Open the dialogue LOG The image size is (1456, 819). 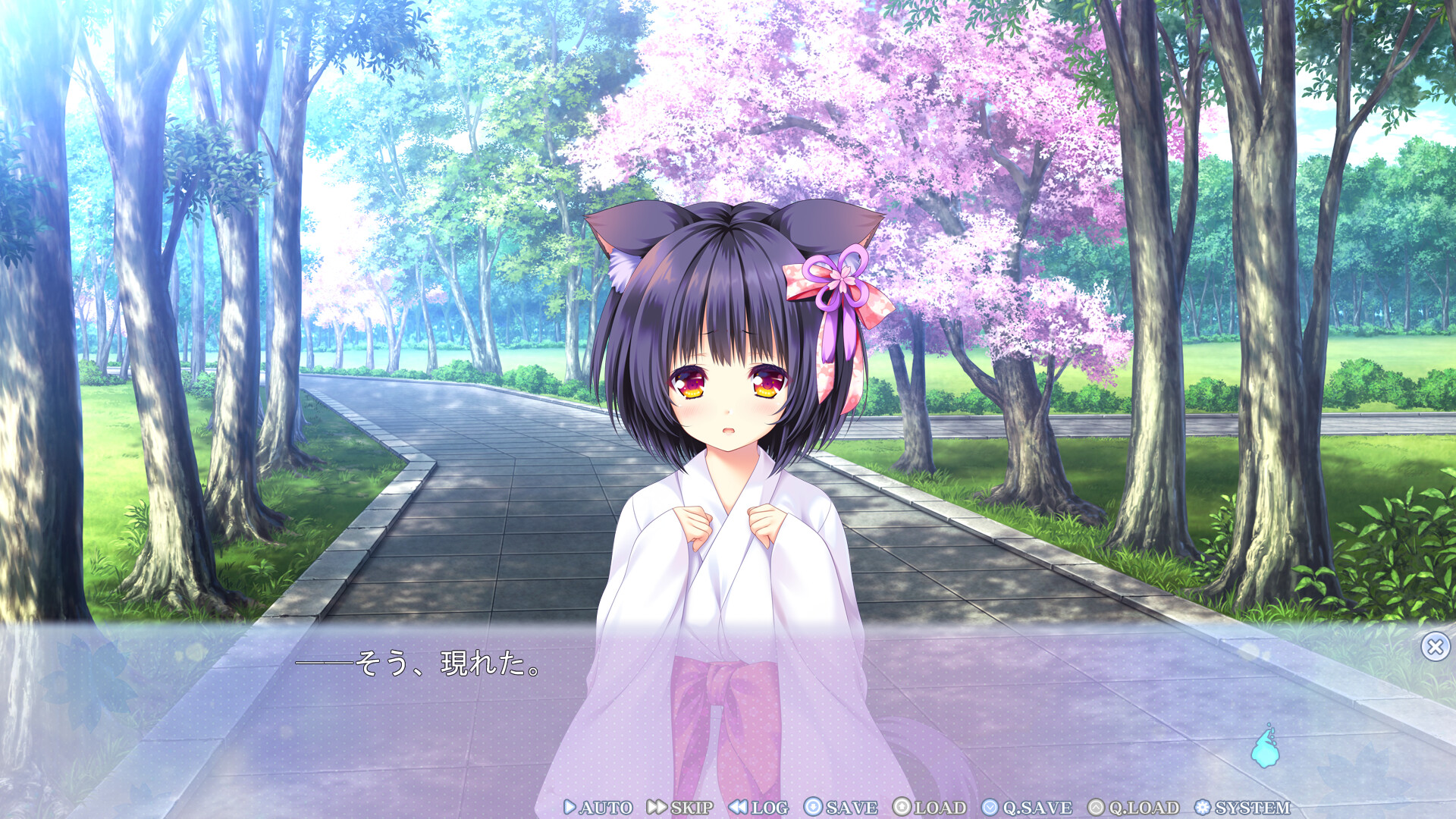click(759, 808)
